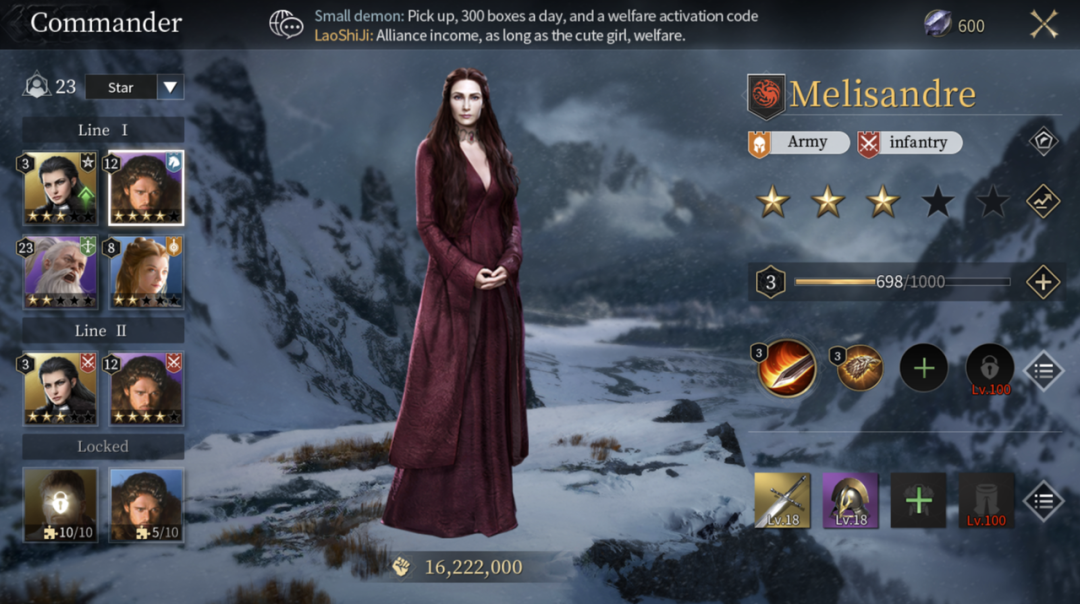The width and height of the screenshot is (1080, 604).
Task: Add experience with the plus button
Action: click(x=1043, y=282)
